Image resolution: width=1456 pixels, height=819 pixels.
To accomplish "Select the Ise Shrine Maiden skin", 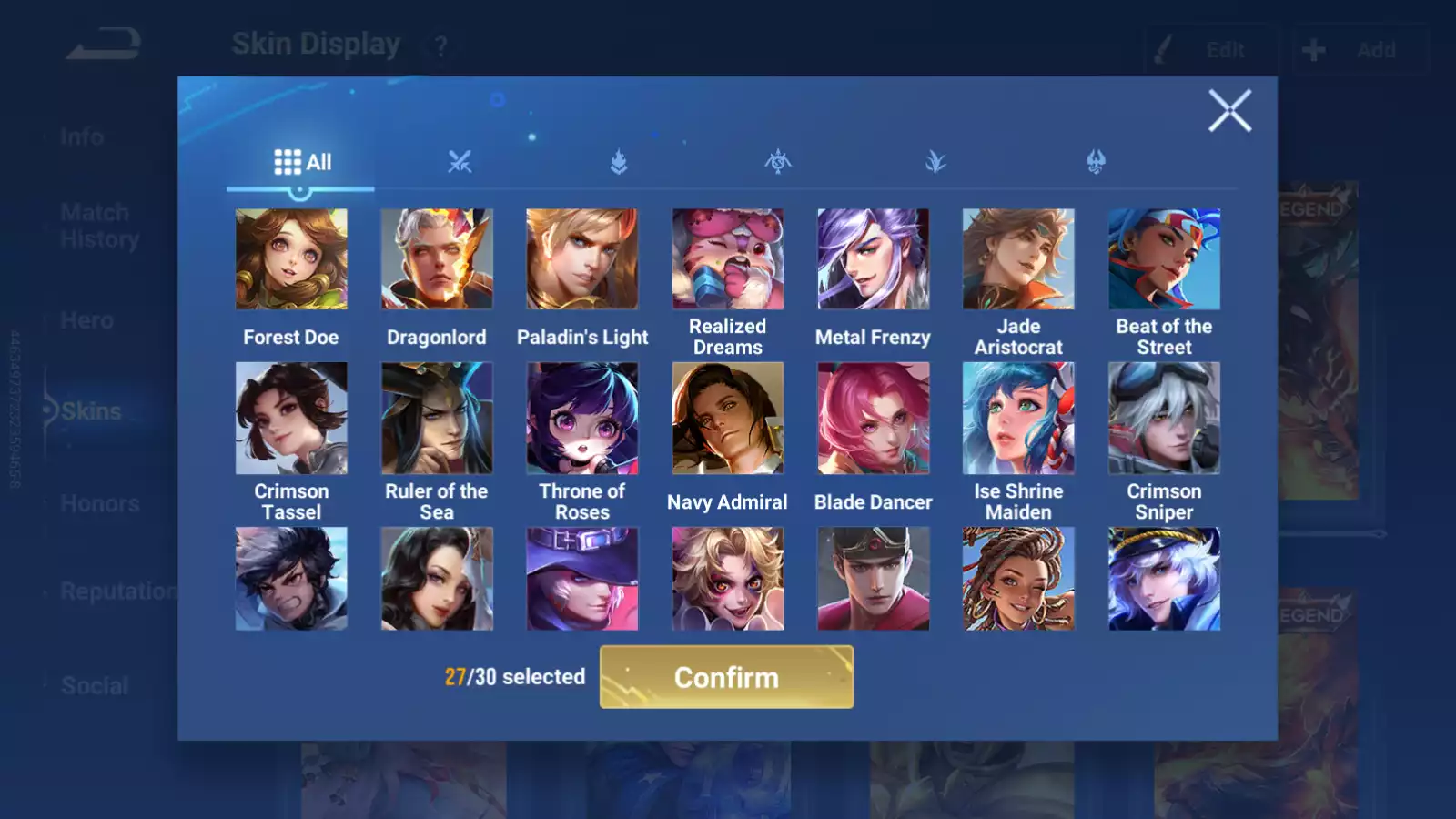I will pyautogui.click(x=1018, y=419).
